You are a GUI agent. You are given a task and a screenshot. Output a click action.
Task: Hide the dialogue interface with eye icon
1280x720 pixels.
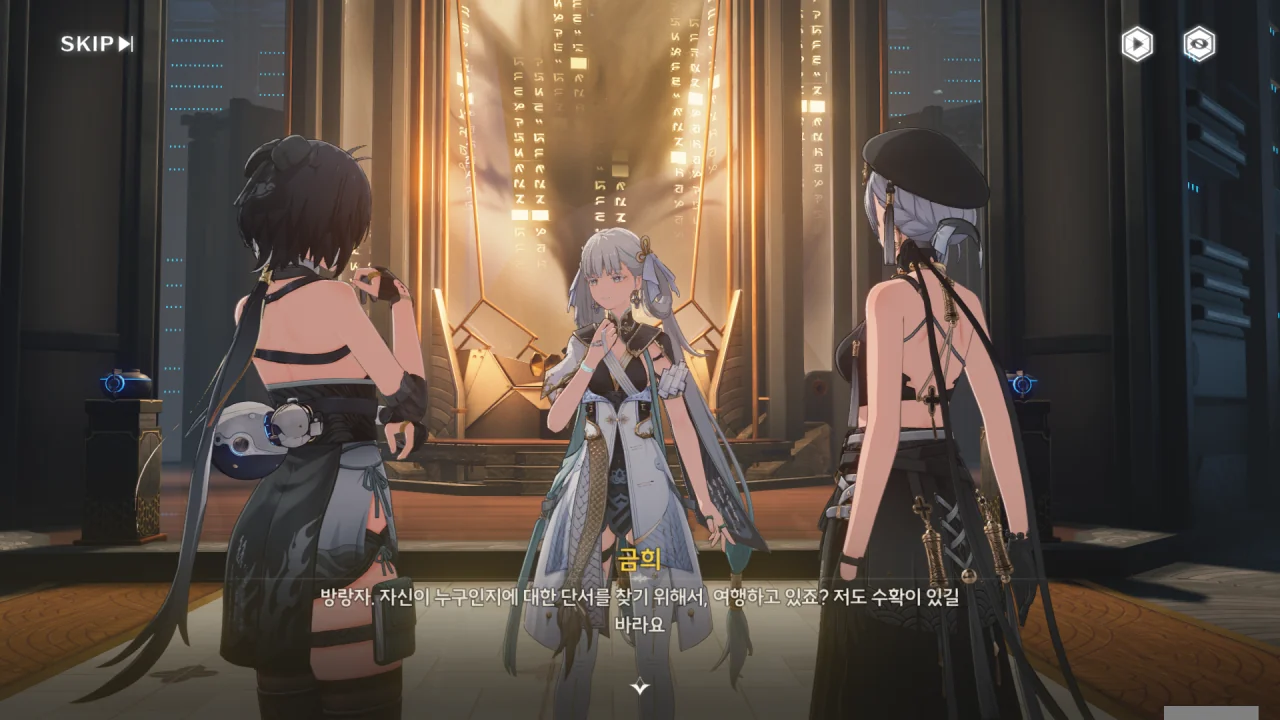point(1199,44)
